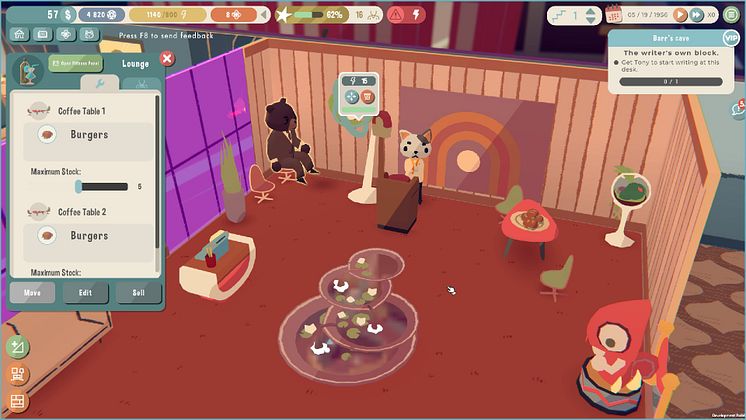Click the green button beside Lounge title
Image resolution: width=746 pixels, height=420 pixels.
pyautogui.click(x=75, y=63)
